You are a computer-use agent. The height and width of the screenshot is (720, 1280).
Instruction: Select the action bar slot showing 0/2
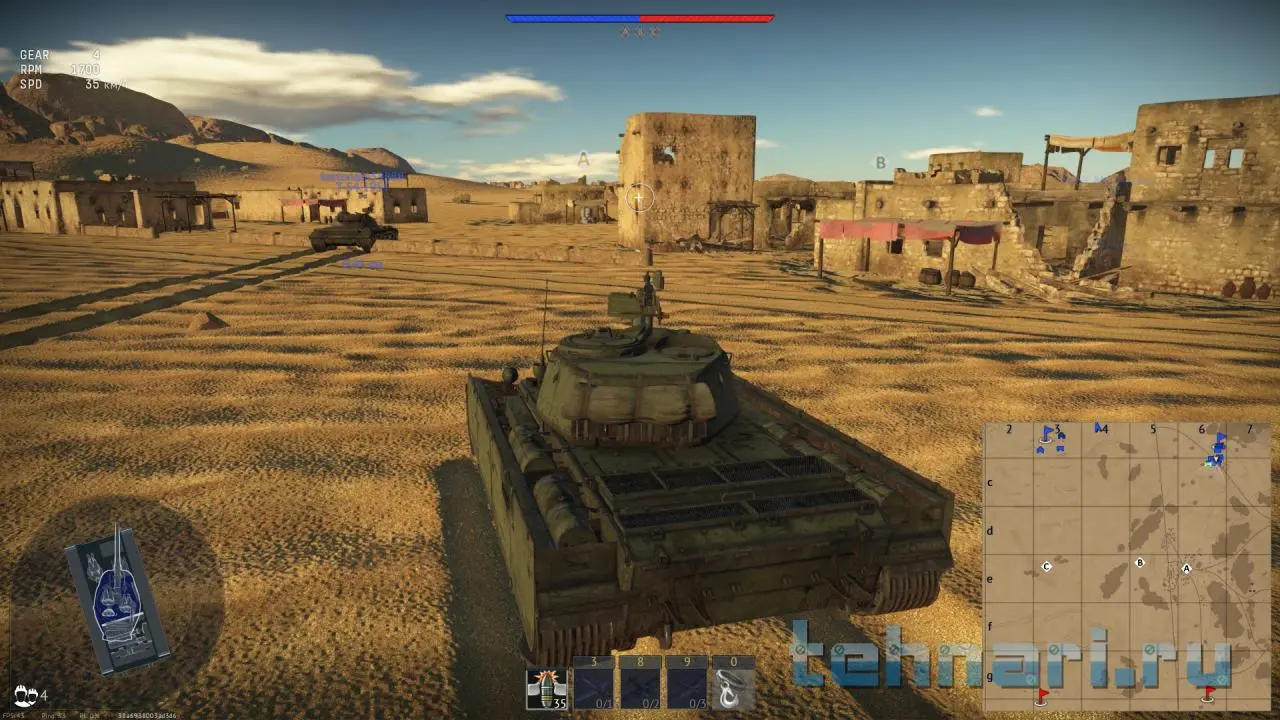(x=640, y=689)
